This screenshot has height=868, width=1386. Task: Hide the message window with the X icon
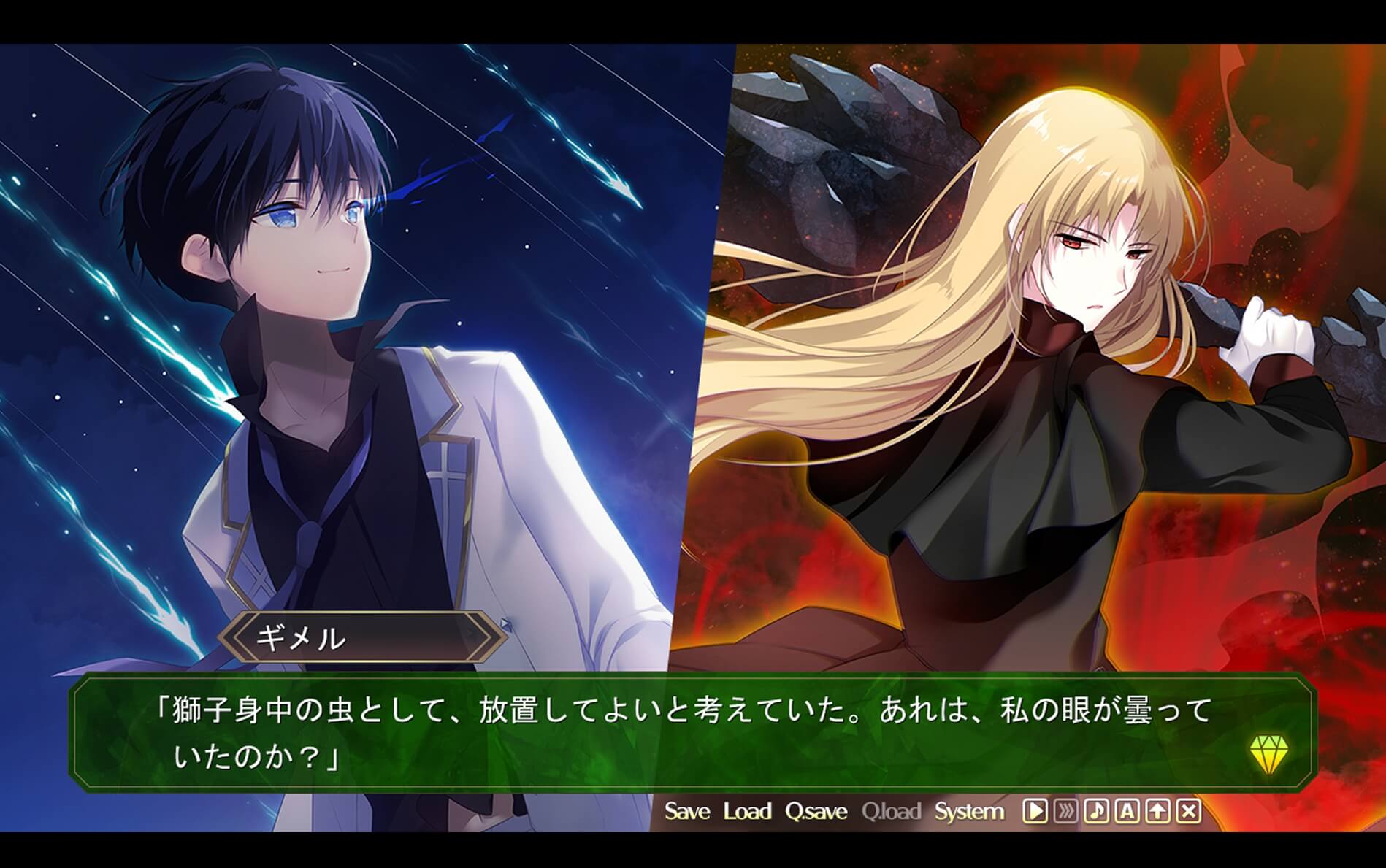1189,811
